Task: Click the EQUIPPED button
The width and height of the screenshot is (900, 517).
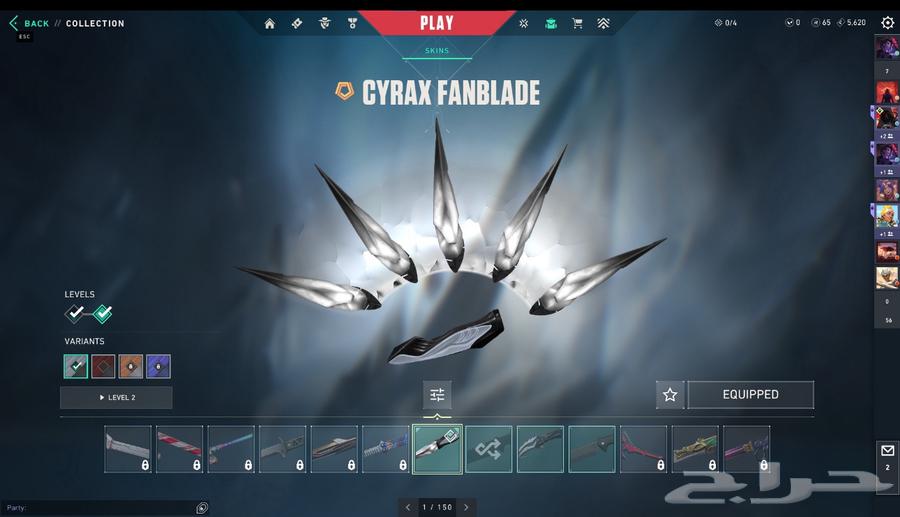Action: pos(750,395)
